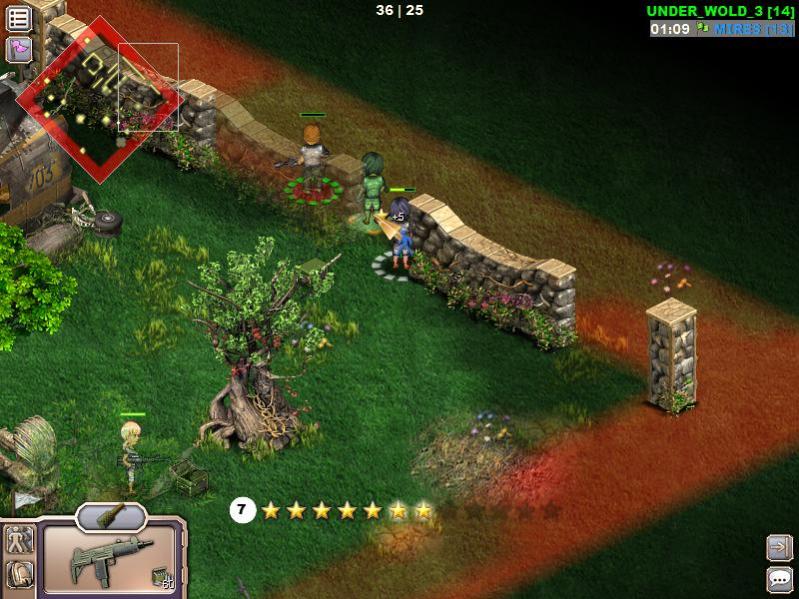The image size is (799, 599).
Task: Click the diamond-shaped minimap
Action: 100,98
